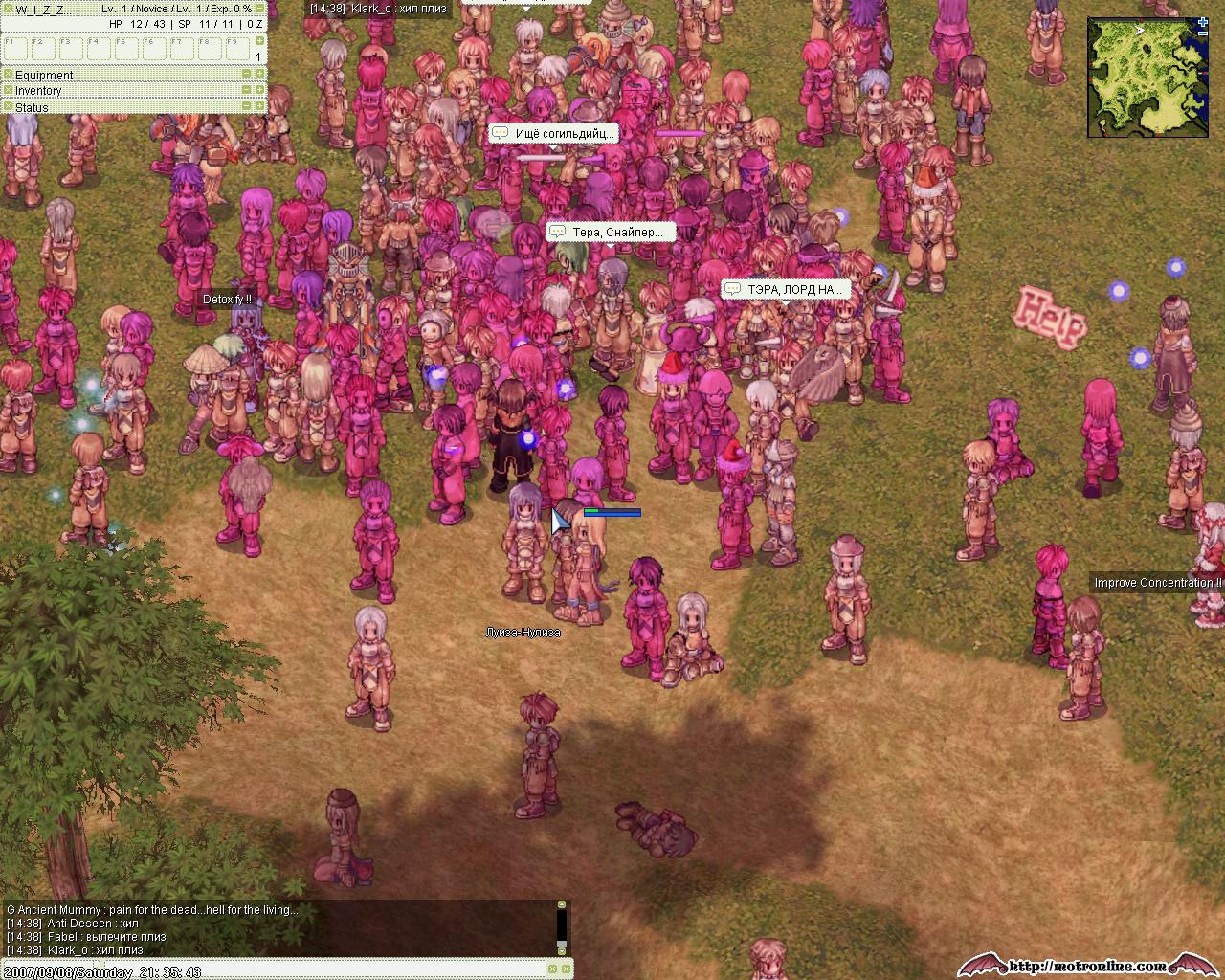Close the Equipment bar with its X
Viewport: 1225px width, 980px height.
point(7,74)
